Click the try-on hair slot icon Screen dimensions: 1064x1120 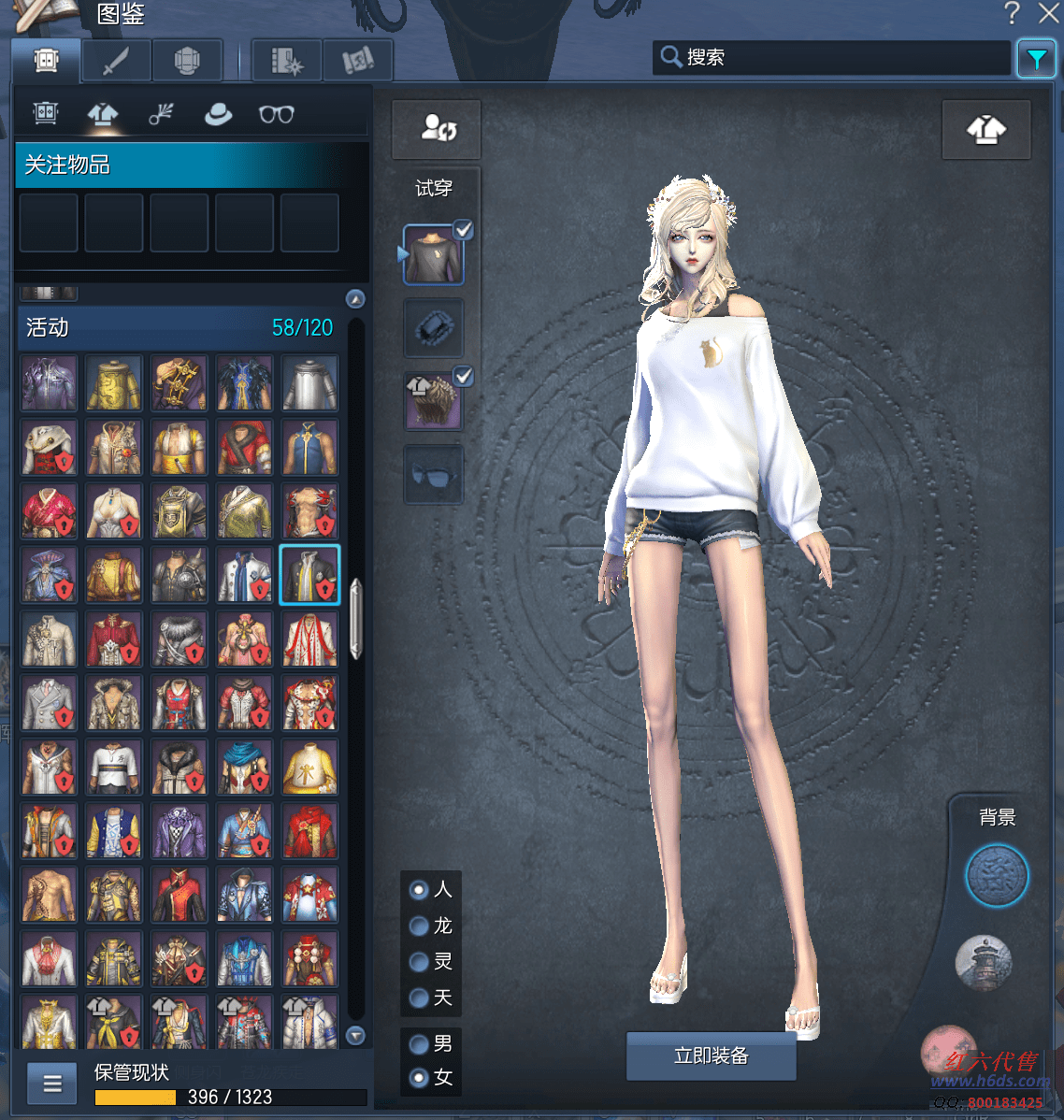point(433,401)
